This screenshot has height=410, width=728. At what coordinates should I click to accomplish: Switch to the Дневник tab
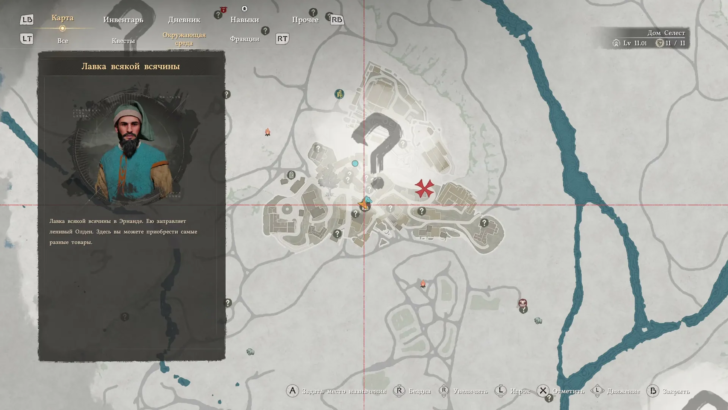183,19
